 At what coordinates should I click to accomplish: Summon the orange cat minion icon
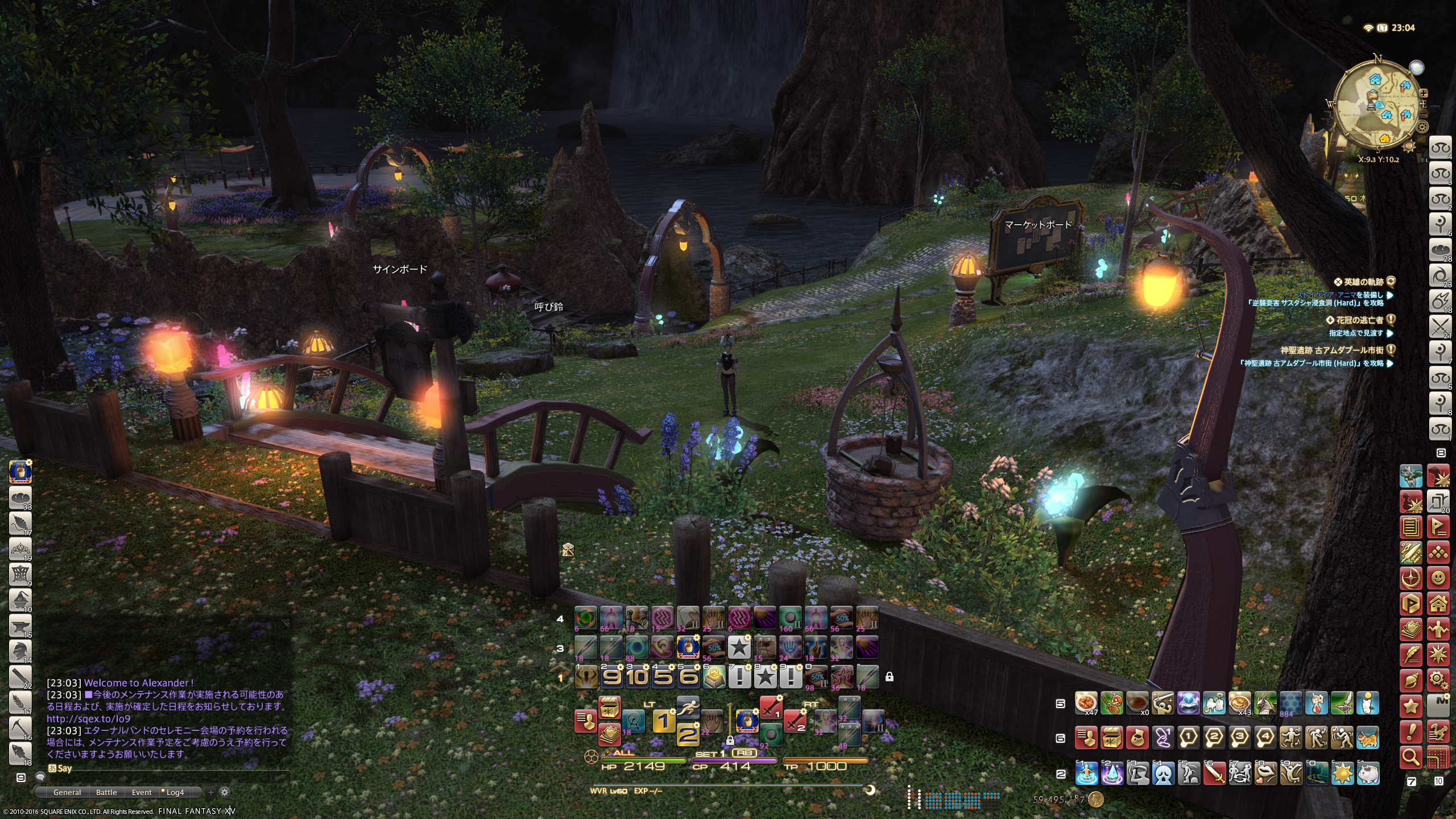(1368, 738)
